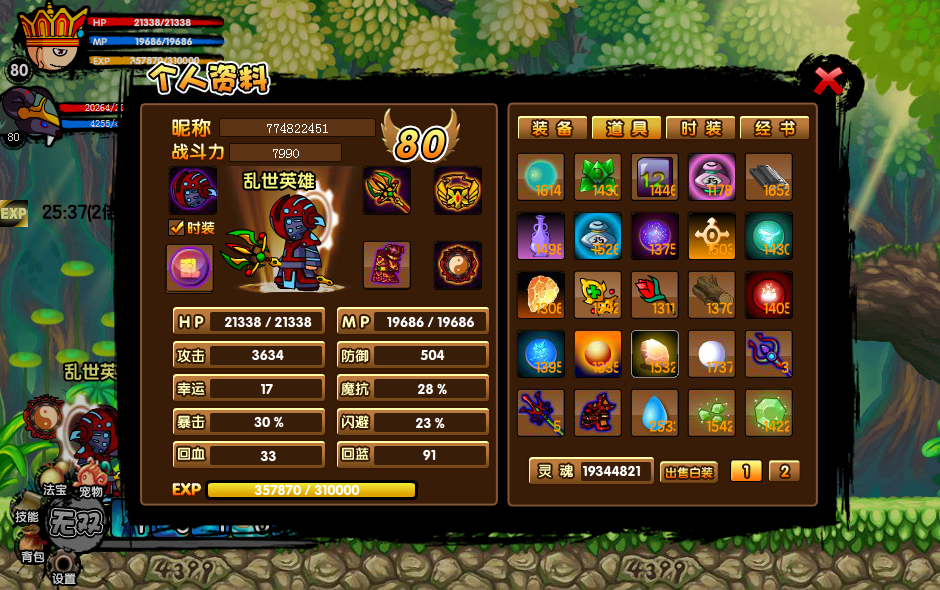
Task: Select the equipped golden winged badge slot
Action: [x=458, y=190]
